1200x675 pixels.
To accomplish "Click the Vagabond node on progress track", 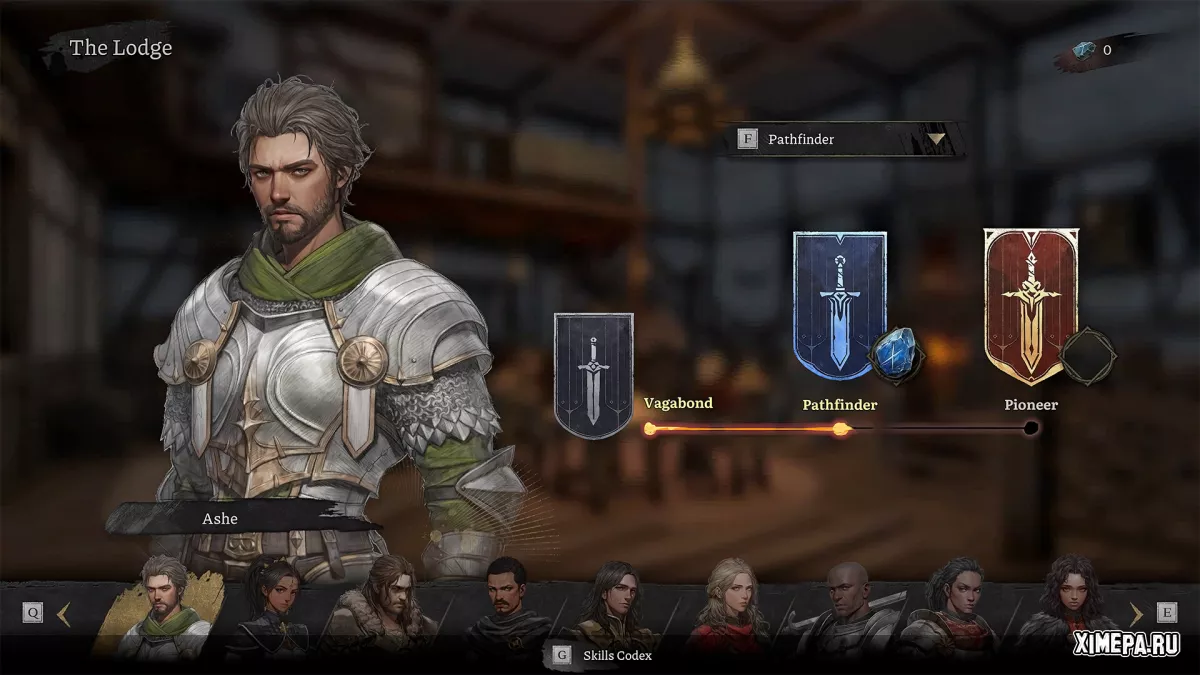I will point(650,429).
